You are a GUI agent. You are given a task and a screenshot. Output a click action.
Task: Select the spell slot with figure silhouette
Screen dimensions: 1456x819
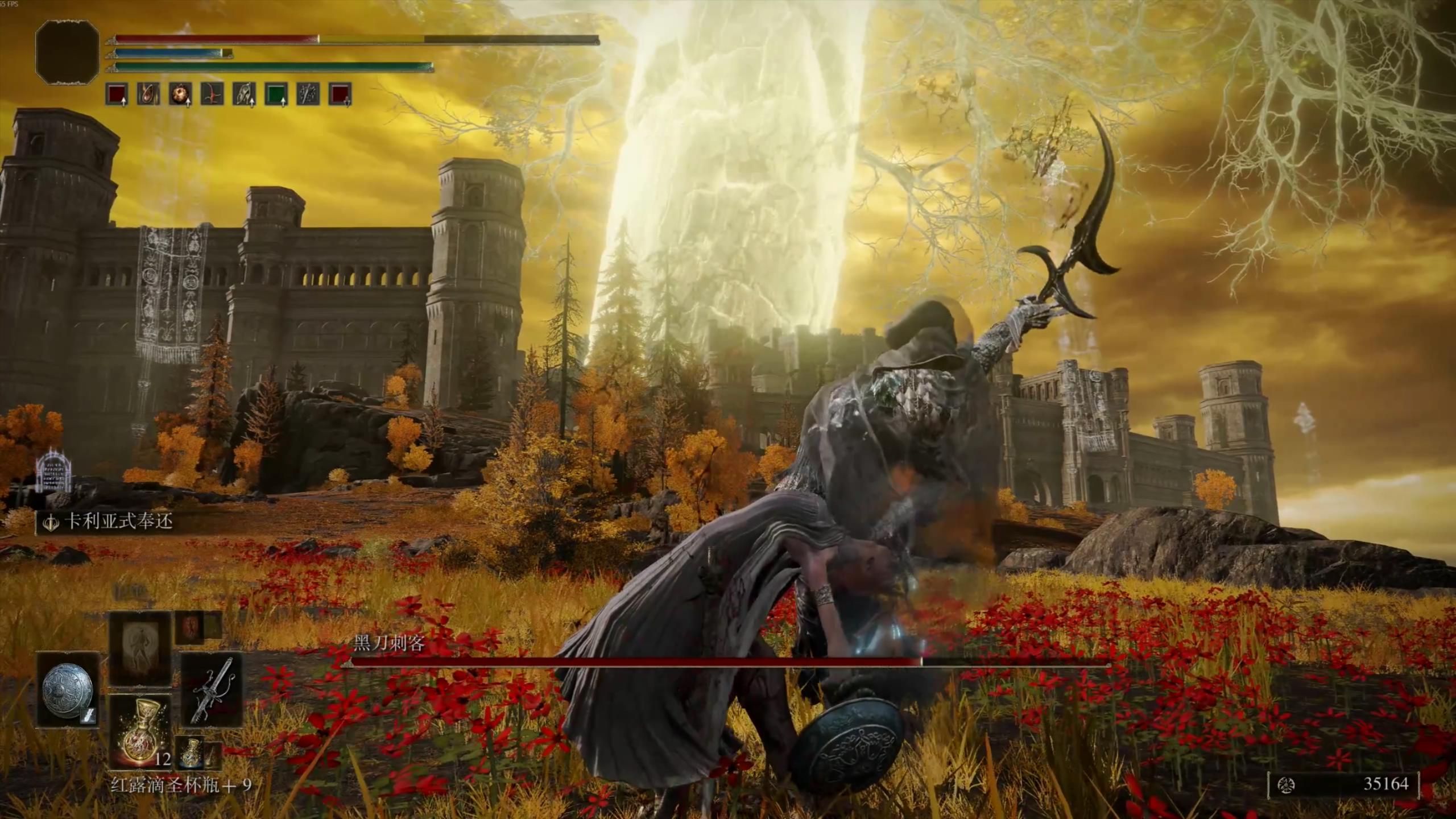point(140,650)
